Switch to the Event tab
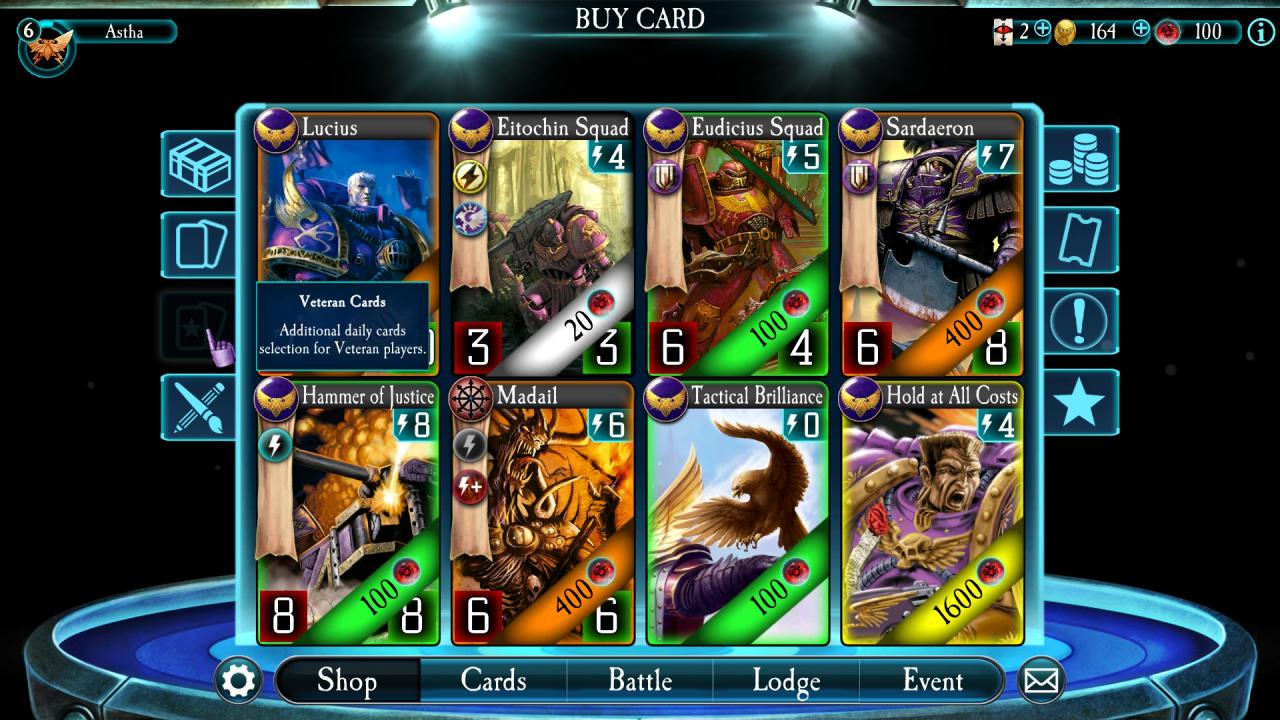Image resolution: width=1280 pixels, height=720 pixels. click(x=932, y=681)
